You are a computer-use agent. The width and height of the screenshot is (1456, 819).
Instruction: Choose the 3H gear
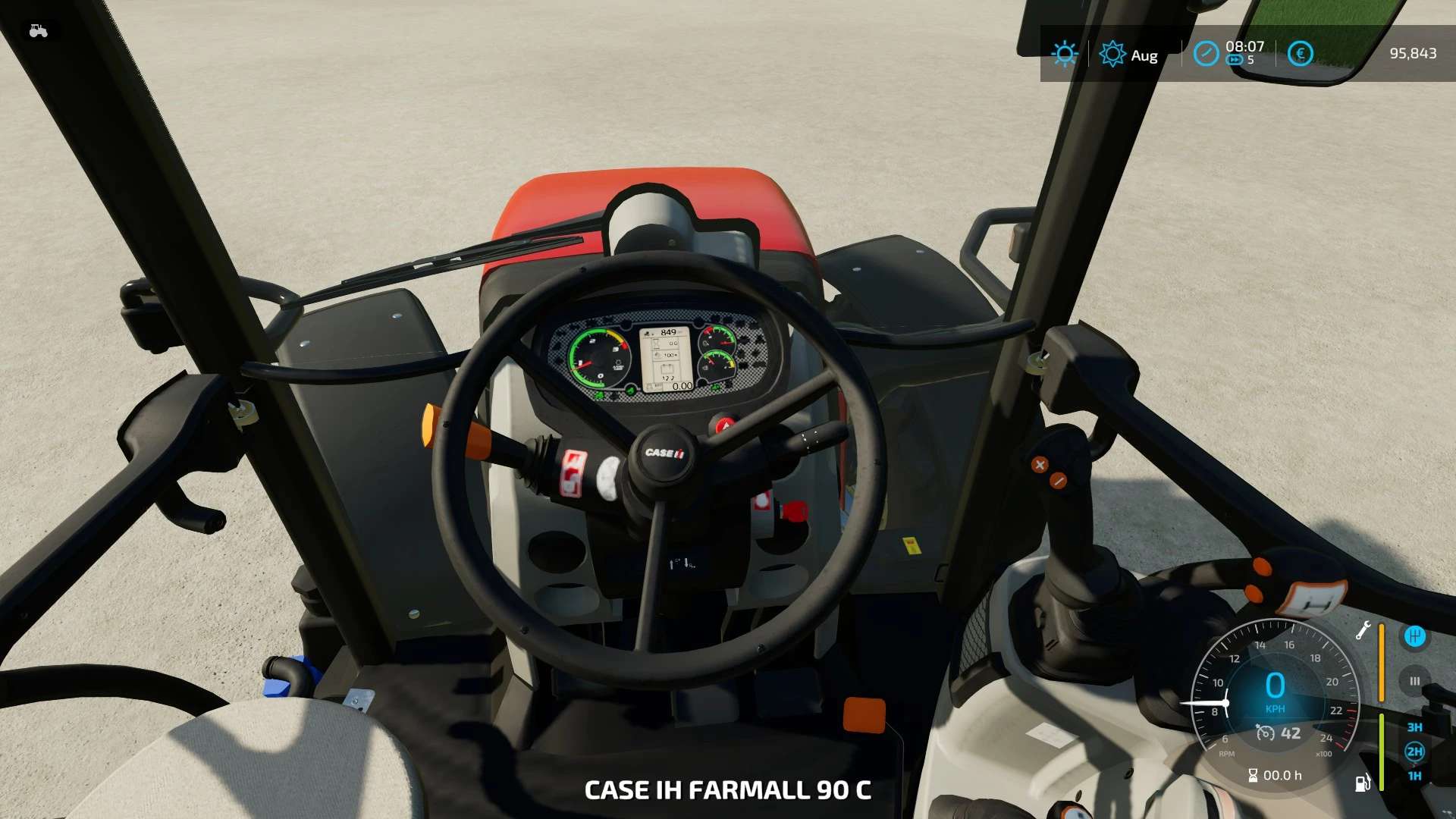[1414, 727]
